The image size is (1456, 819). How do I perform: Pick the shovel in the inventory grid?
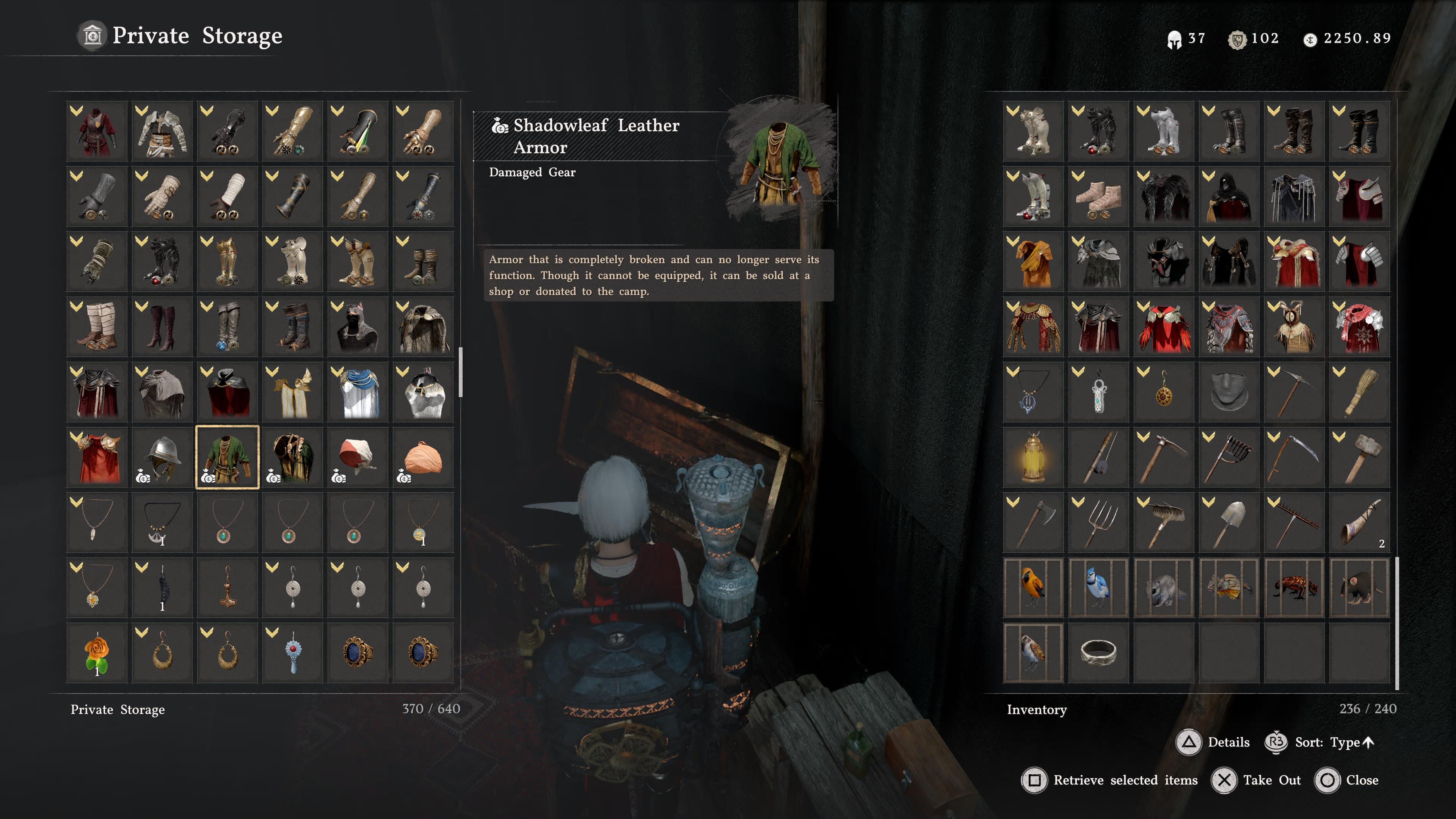coord(1229,522)
